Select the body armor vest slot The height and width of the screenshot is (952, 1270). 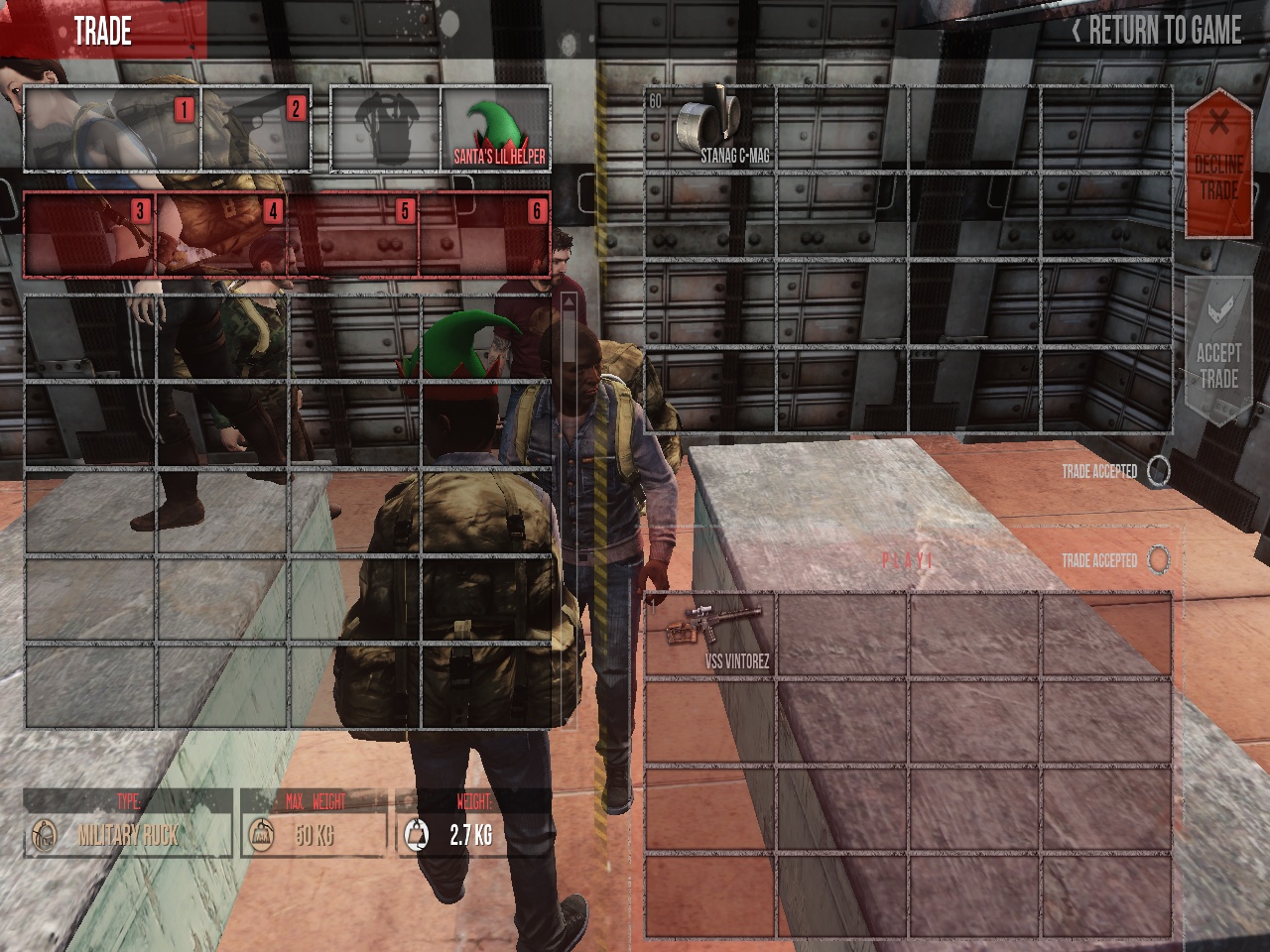click(386, 129)
